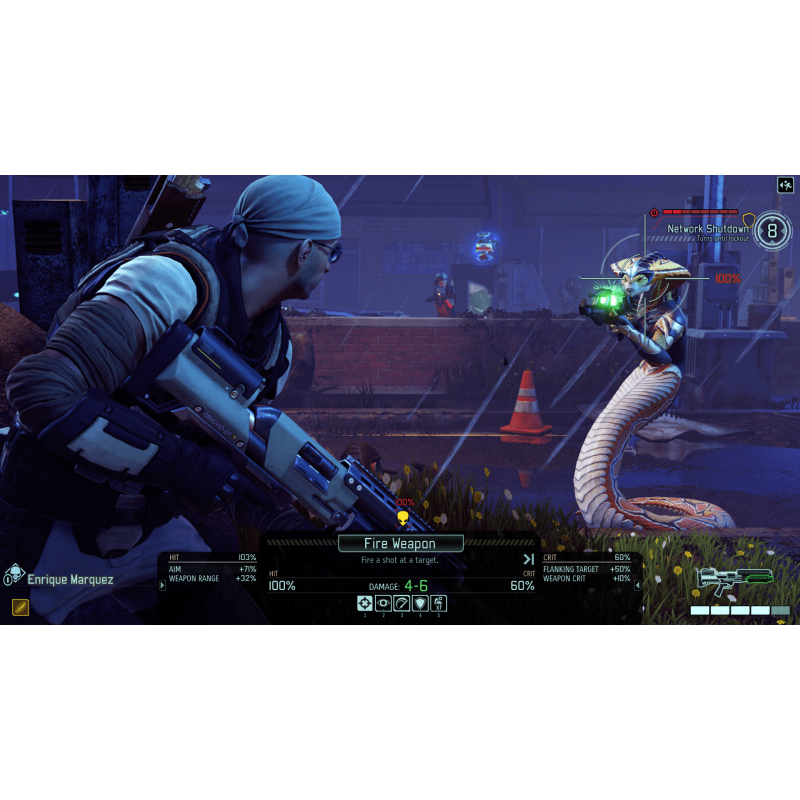
Task: Expand the crit details right arrow
Action: coord(638,585)
